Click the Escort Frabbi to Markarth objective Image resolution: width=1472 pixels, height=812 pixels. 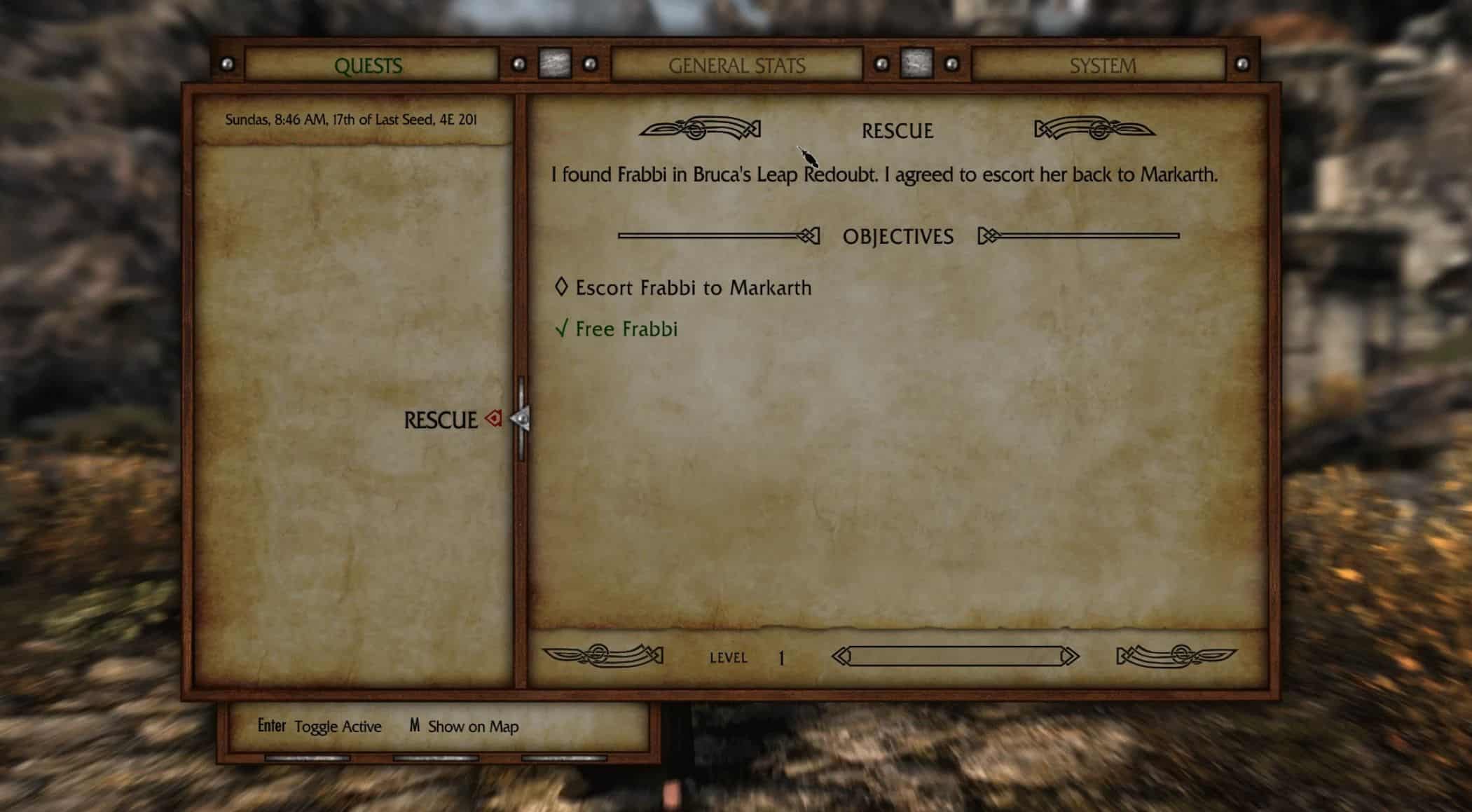tap(693, 288)
